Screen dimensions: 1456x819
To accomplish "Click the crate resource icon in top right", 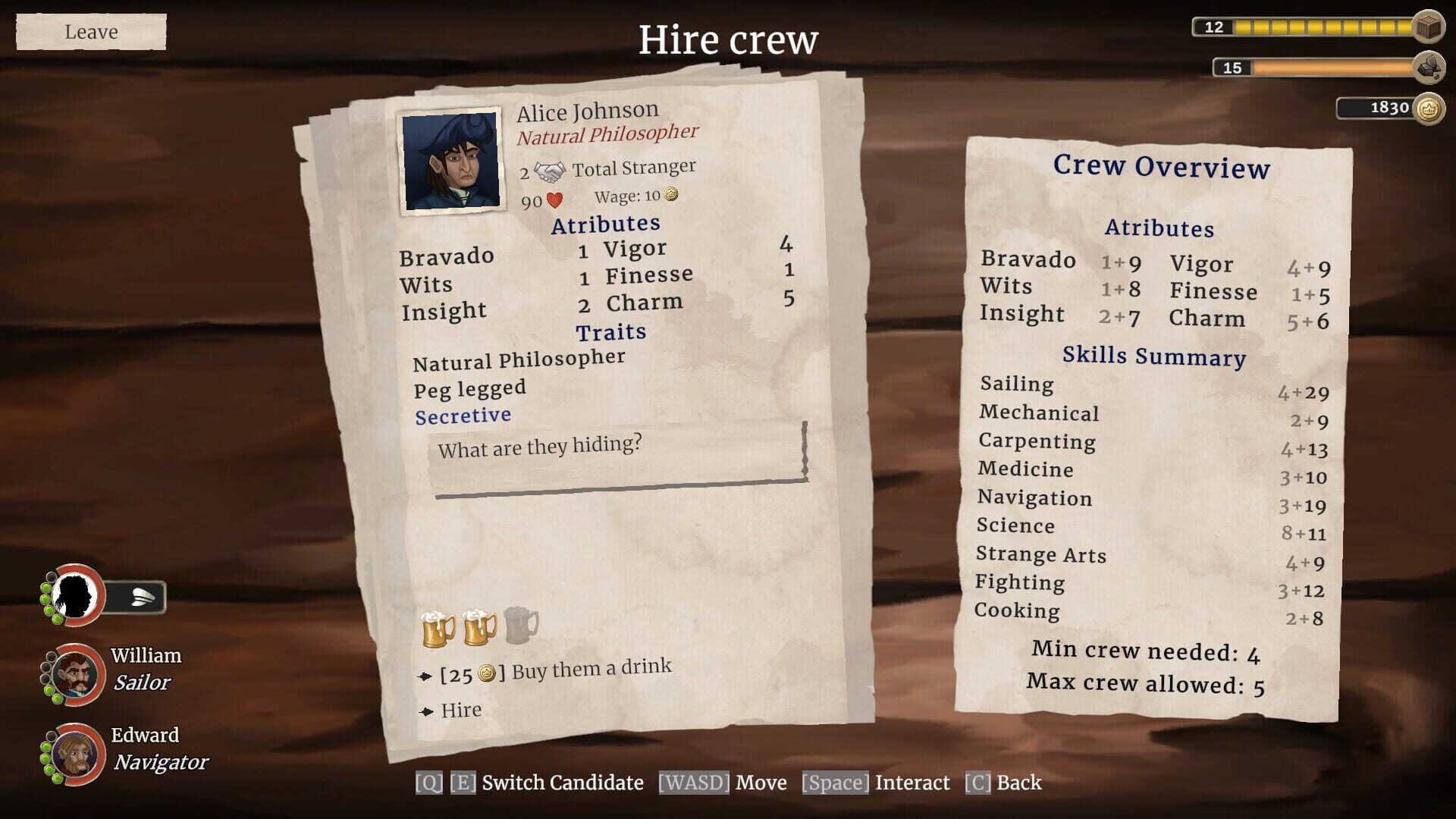I will pos(1429,27).
